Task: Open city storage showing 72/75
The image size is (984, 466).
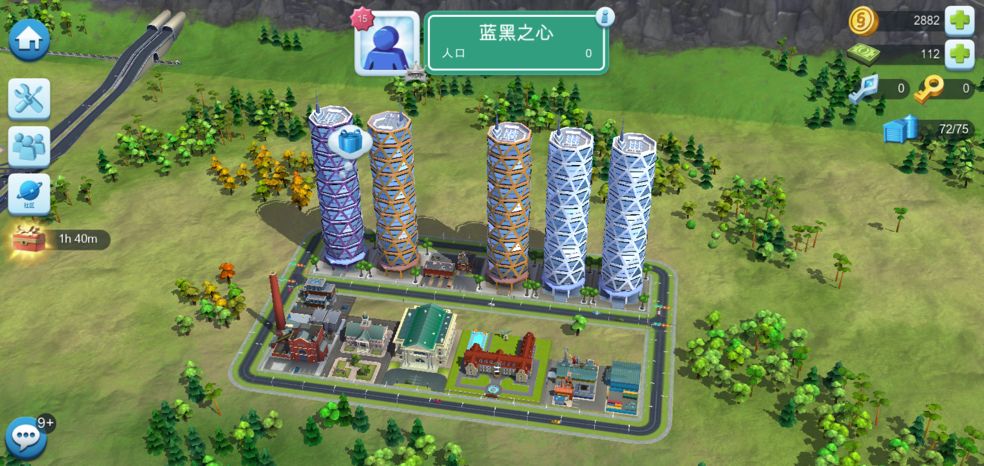Action: click(x=928, y=129)
